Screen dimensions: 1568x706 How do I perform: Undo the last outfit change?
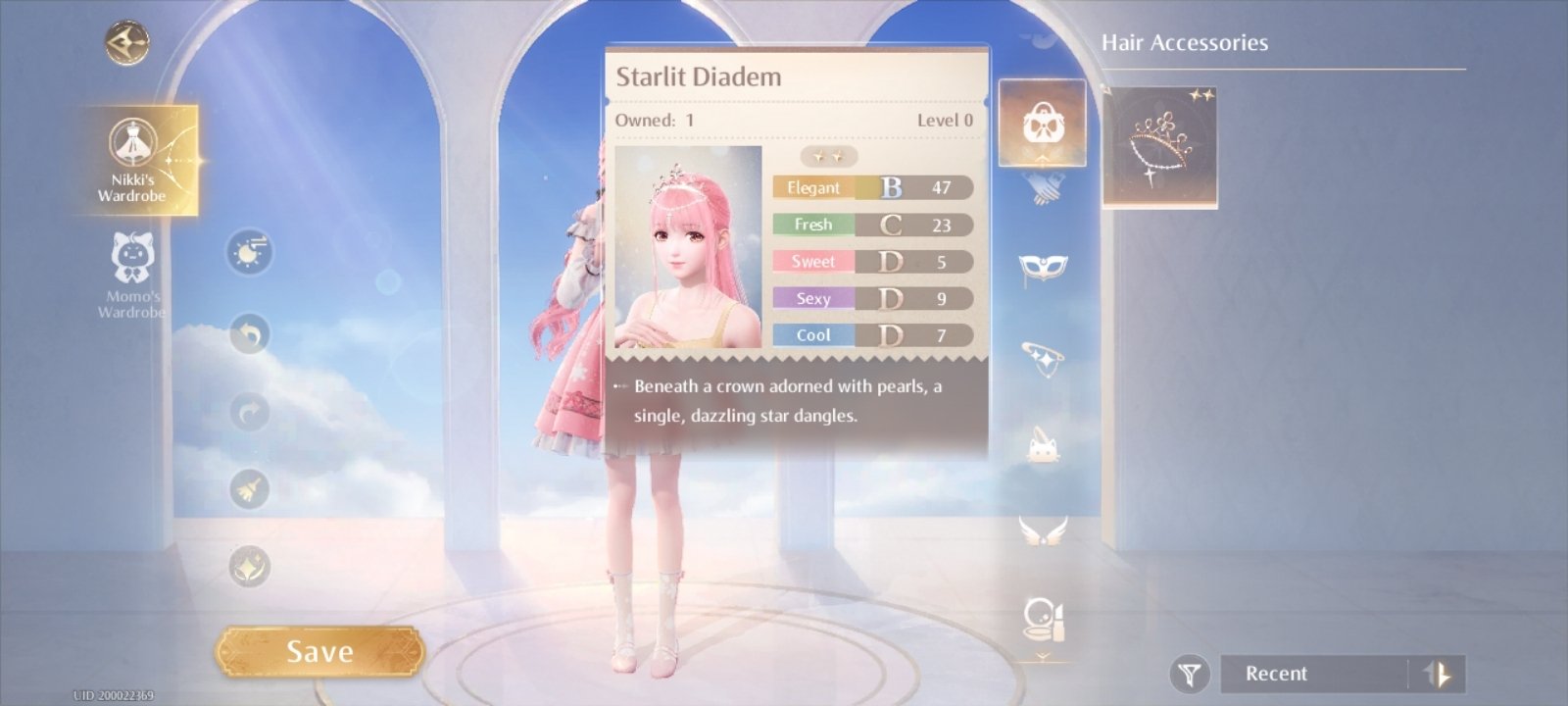(x=250, y=335)
